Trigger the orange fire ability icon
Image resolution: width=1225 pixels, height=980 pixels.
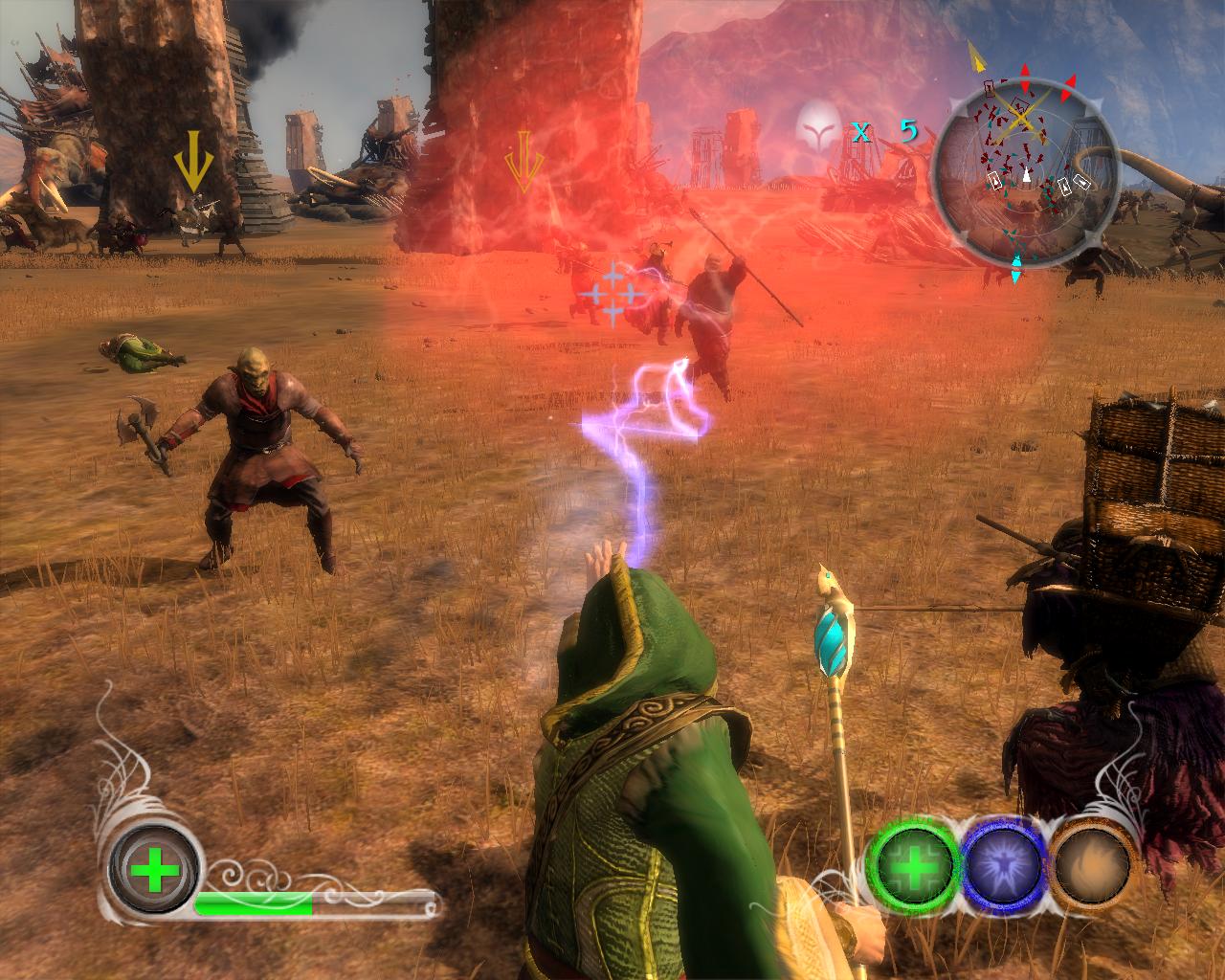tap(1094, 866)
